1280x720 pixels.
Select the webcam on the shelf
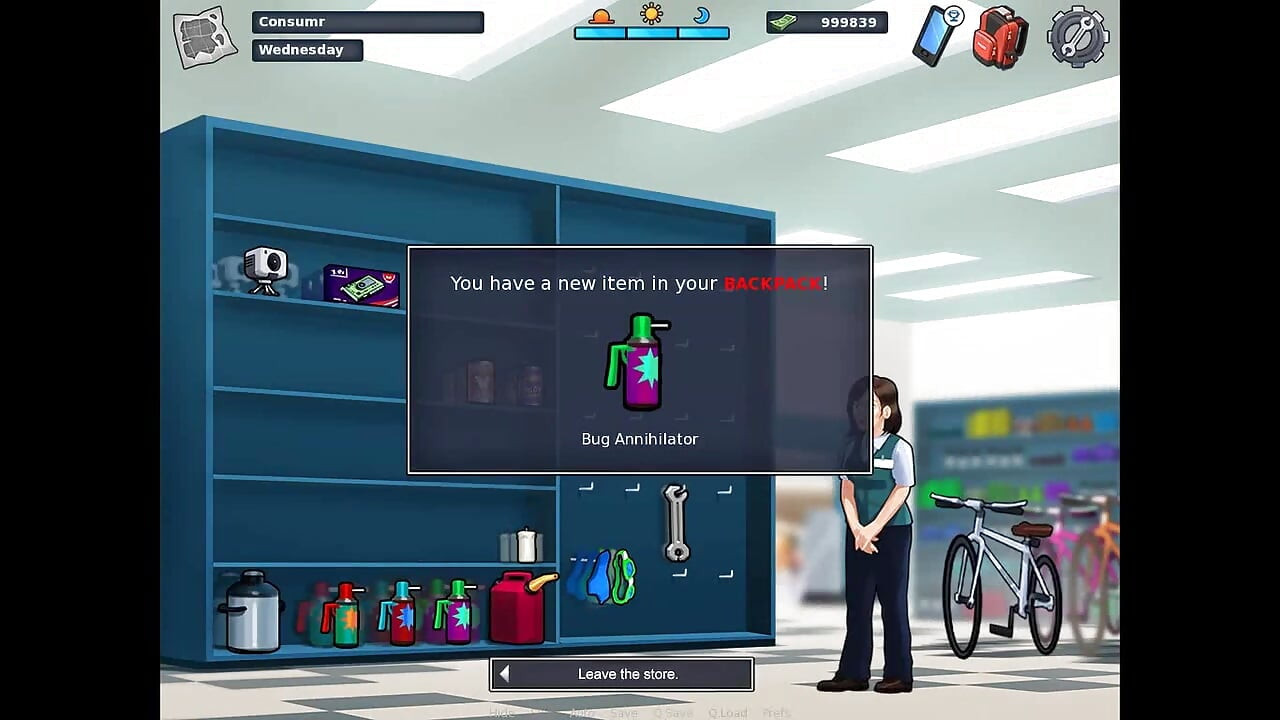coord(265,268)
